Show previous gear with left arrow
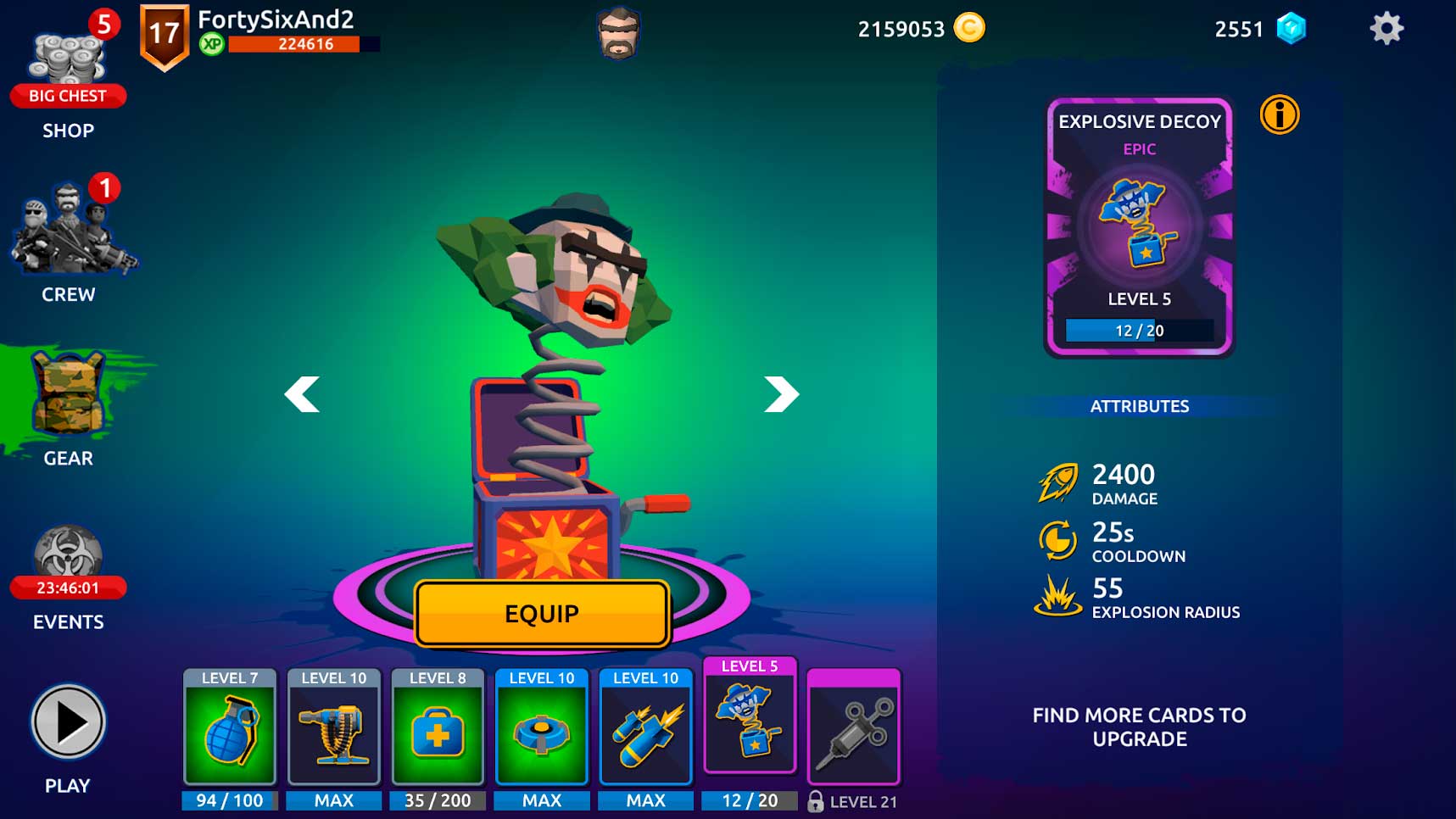 coord(302,394)
